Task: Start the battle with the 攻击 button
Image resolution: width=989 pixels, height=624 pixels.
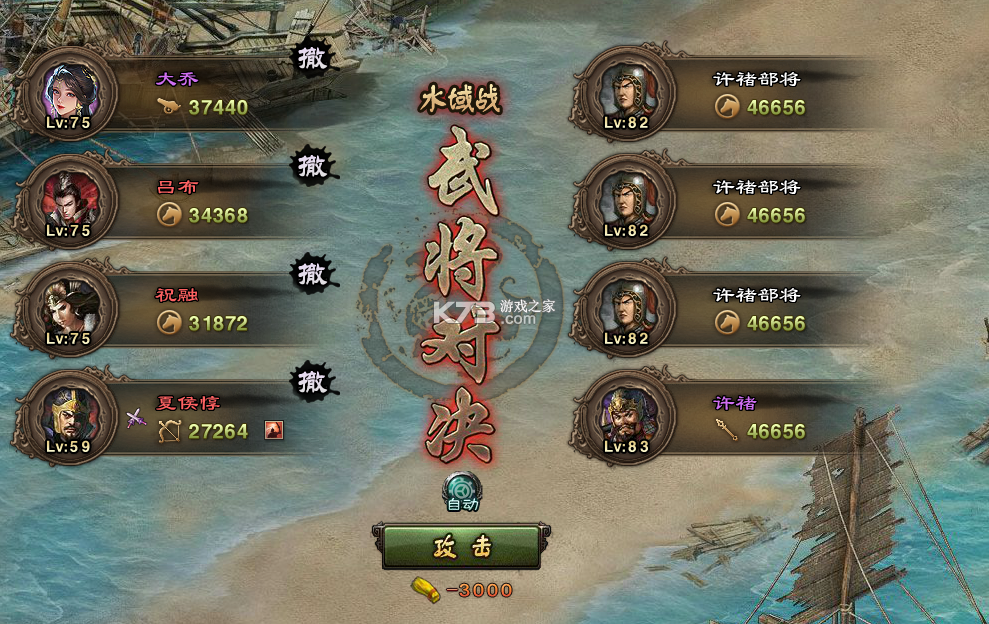Action: 461,547
